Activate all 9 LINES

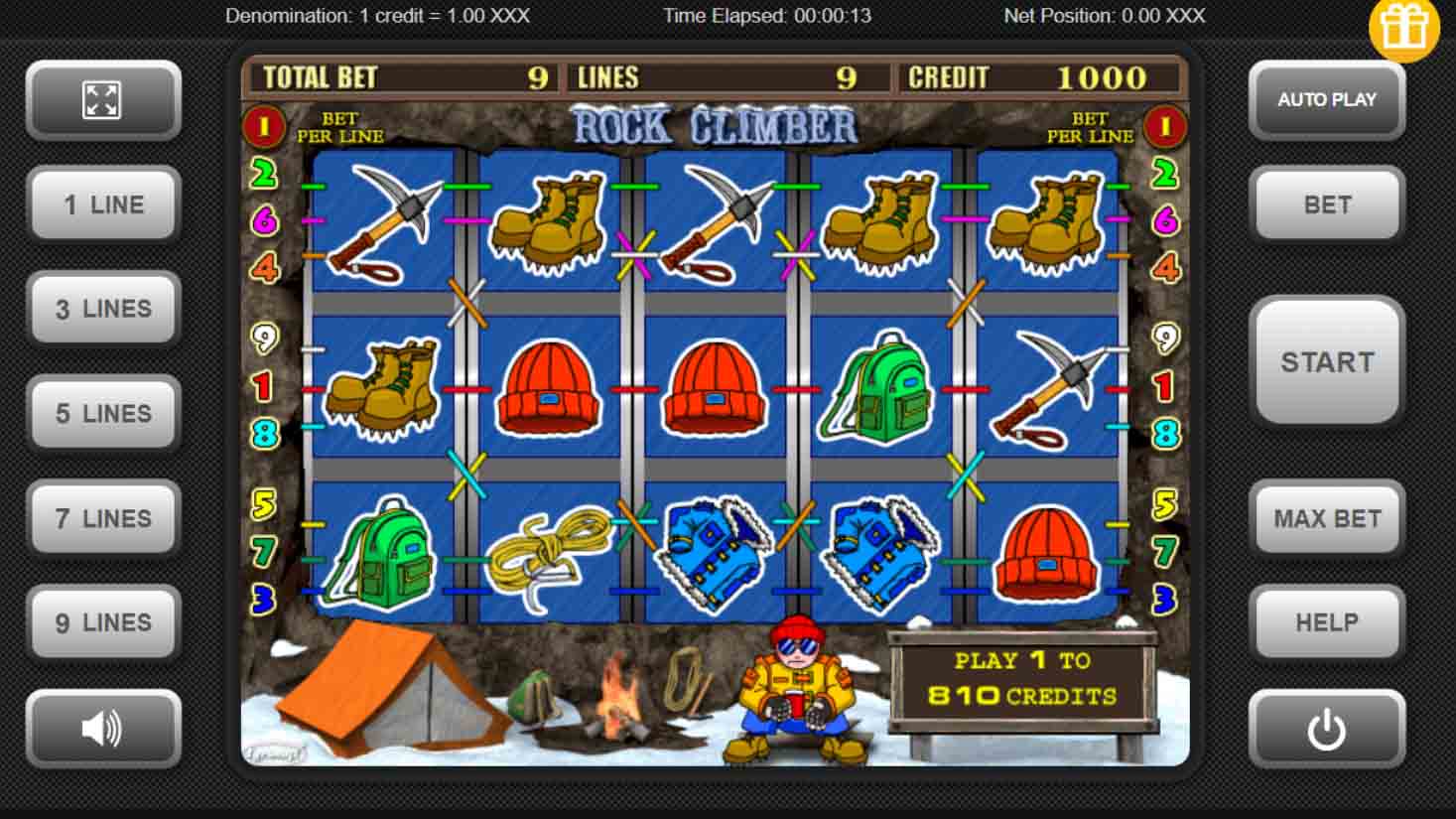click(x=103, y=622)
